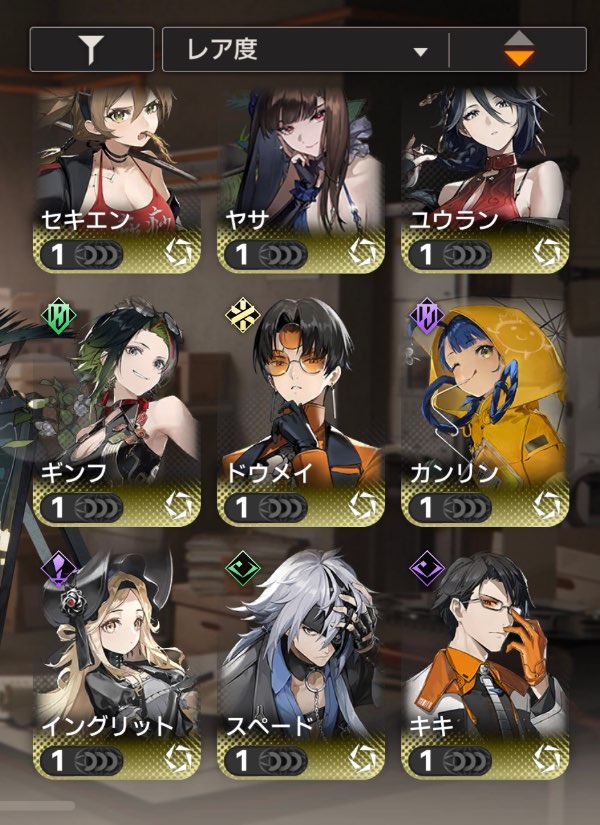
Task: Toggle the ascending/descending sort order arrows
Action: 518,50
